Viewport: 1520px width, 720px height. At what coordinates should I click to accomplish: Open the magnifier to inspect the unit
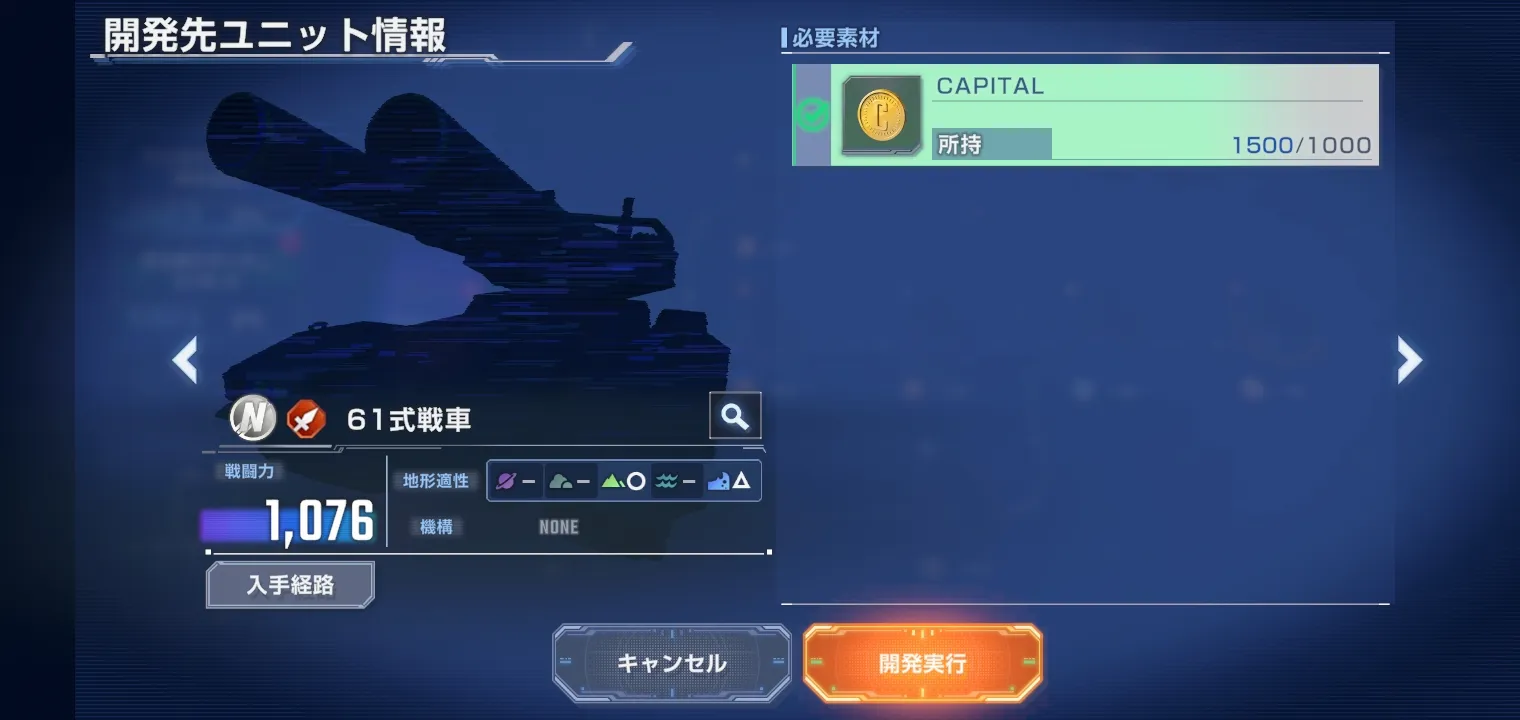coord(734,415)
